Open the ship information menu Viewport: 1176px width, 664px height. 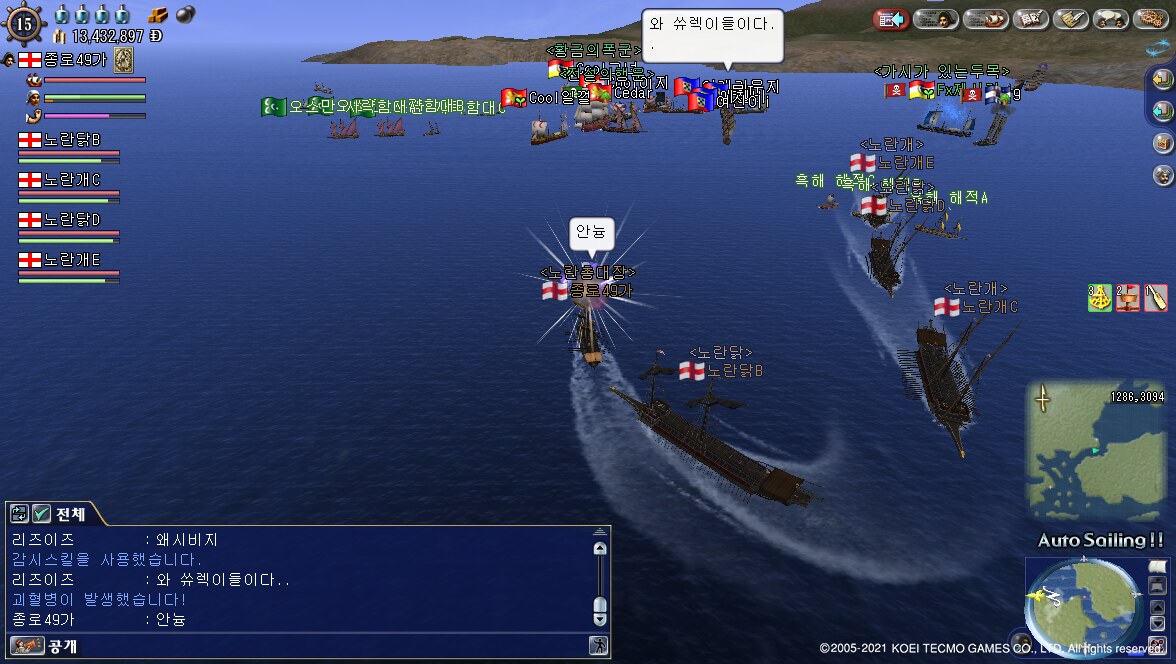click(x=985, y=19)
